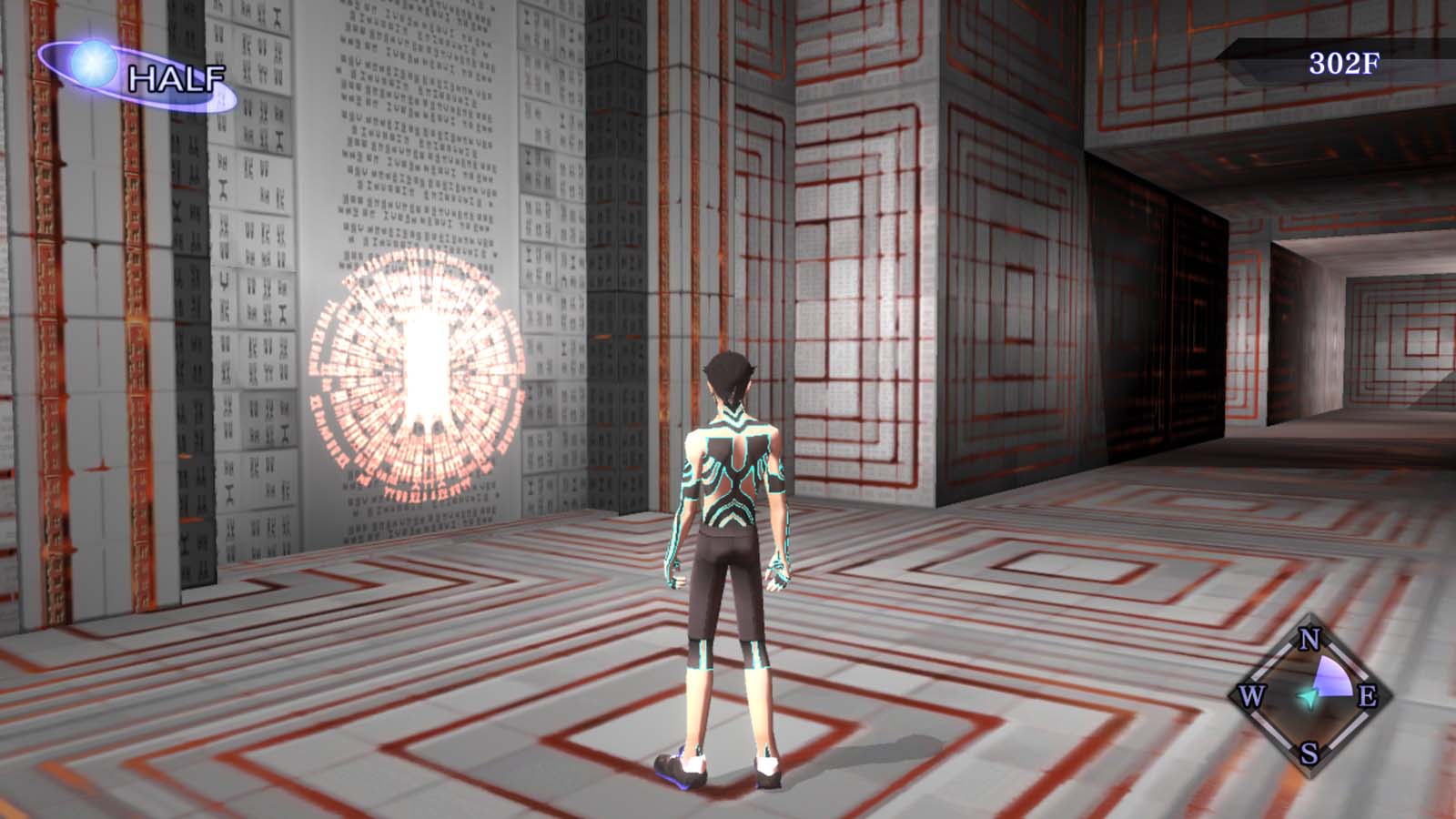Click the S marker on the compass
This screenshot has height=819, width=1456.
(1308, 753)
